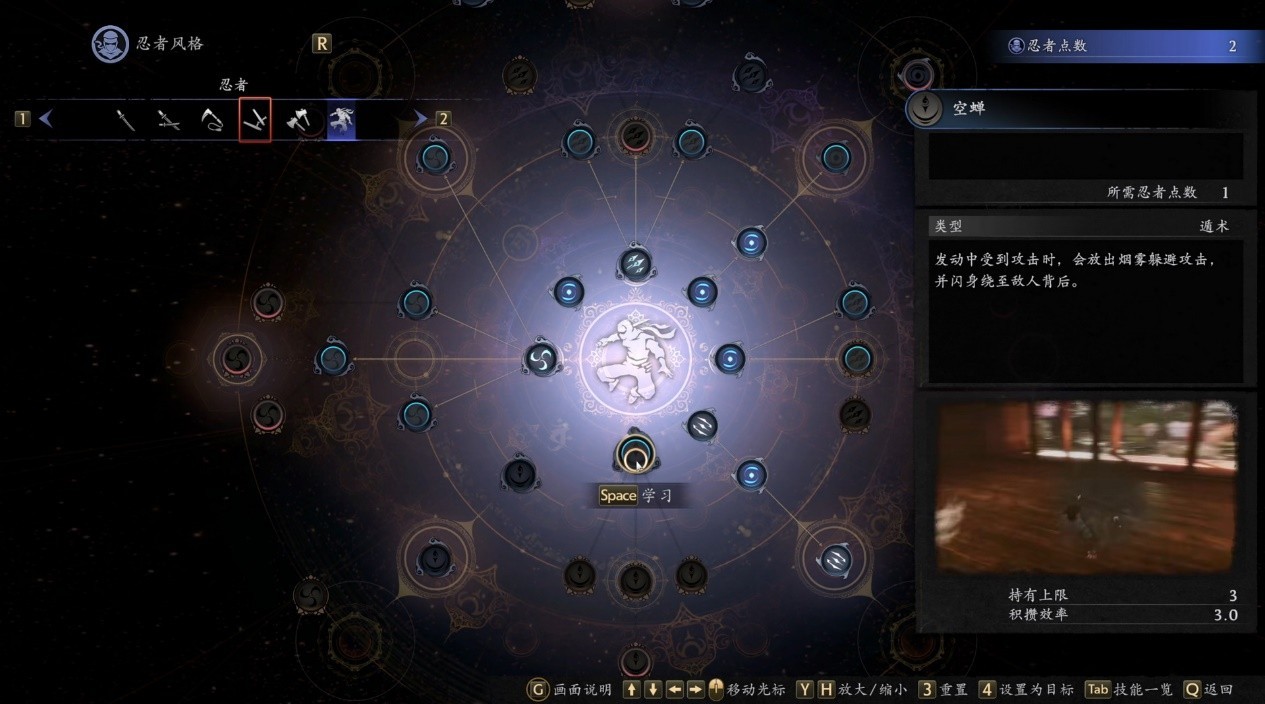
Task: Switch to the dual swords tab
Action: tap(169, 121)
